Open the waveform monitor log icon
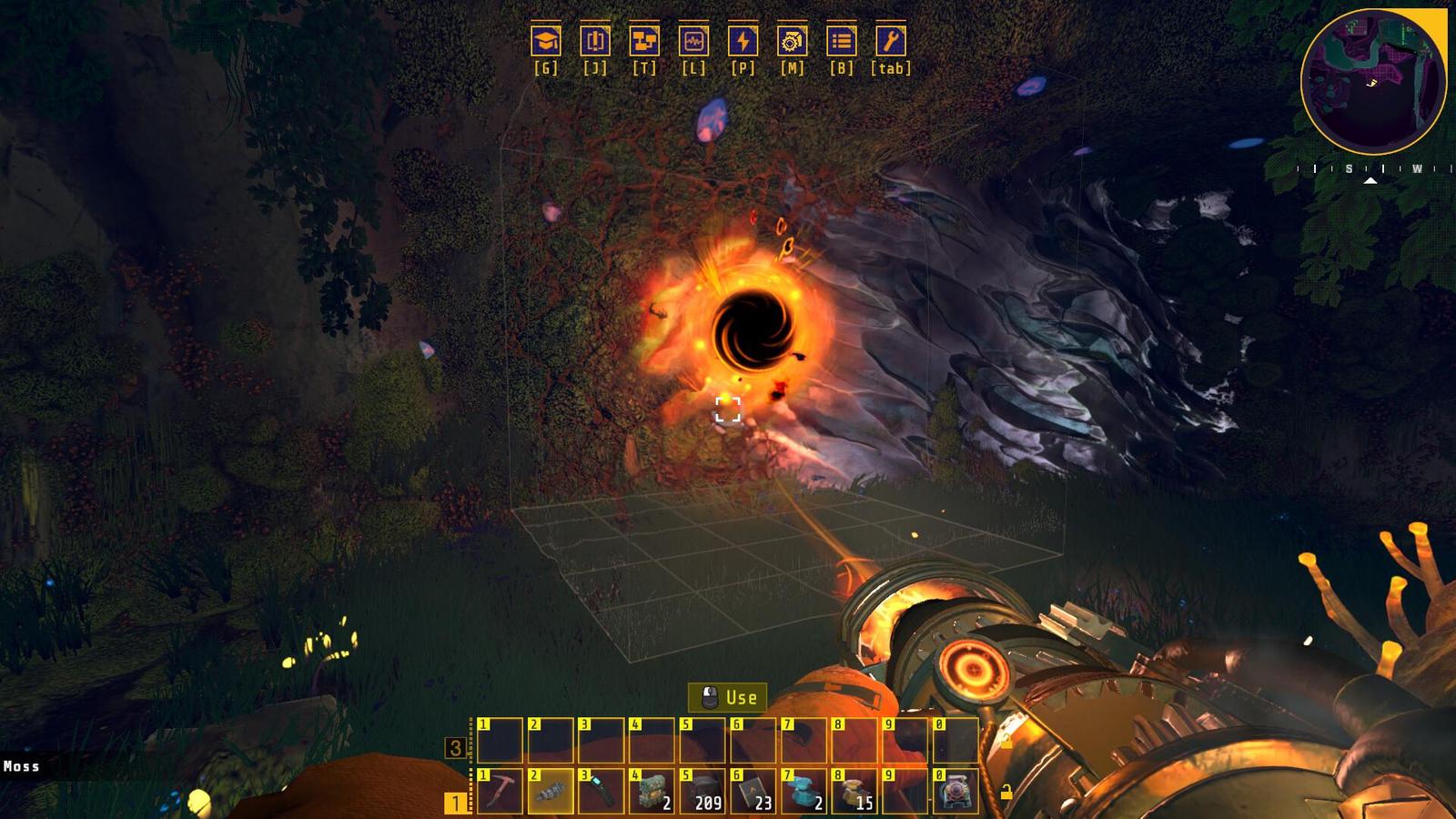The image size is (1456, 819). 693,41
